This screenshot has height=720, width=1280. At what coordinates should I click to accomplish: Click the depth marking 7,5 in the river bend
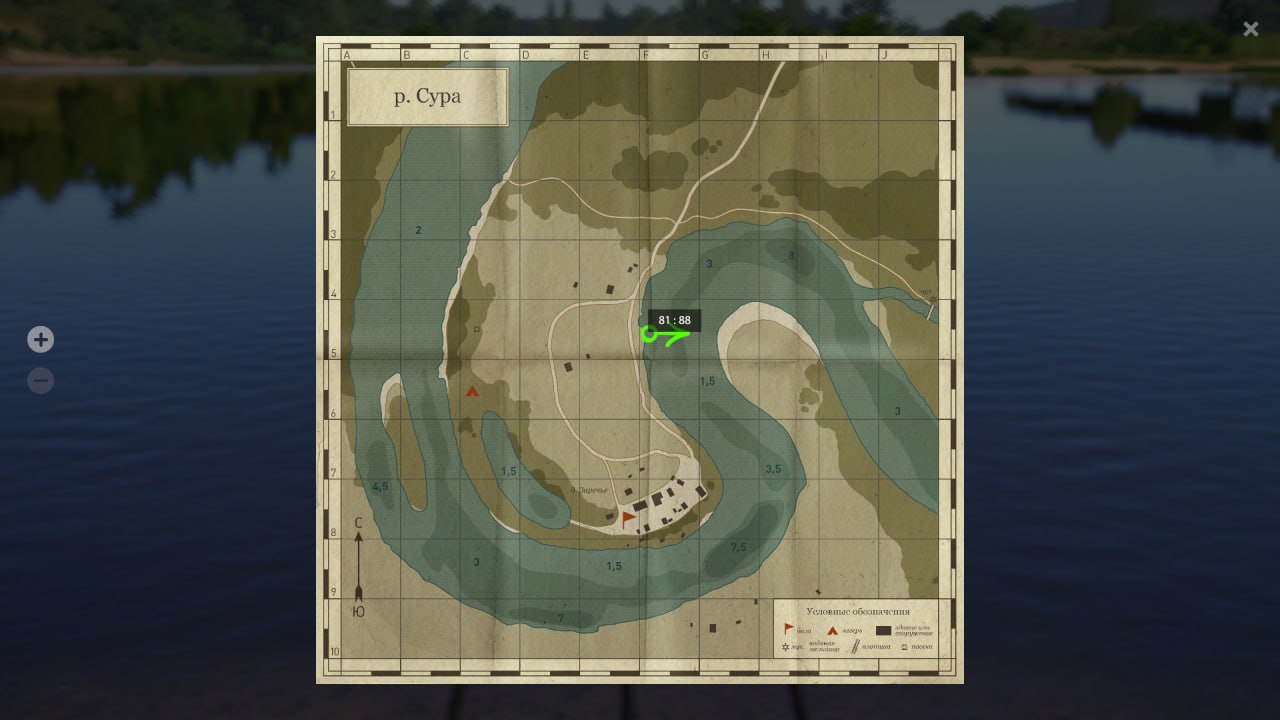coord(737,546)
